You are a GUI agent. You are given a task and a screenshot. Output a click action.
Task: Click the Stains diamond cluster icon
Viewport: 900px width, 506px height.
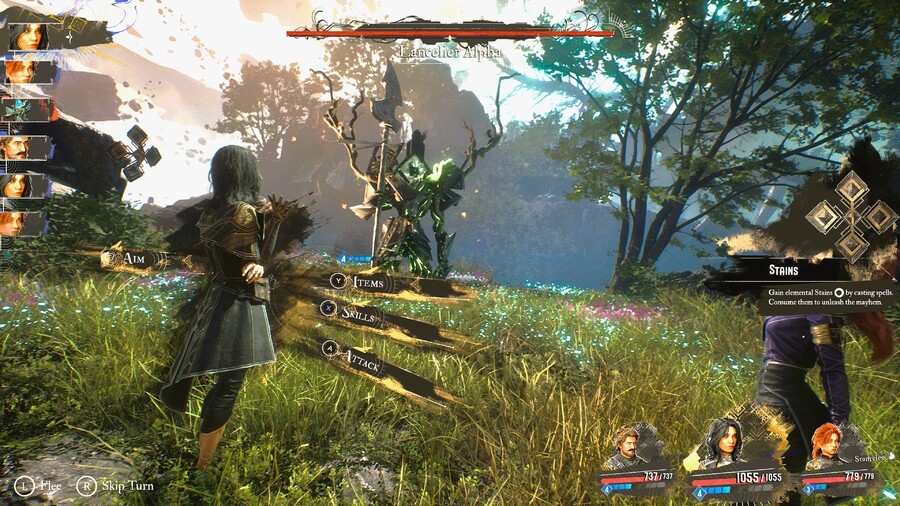pyautogui.click(x=851, y=216)
